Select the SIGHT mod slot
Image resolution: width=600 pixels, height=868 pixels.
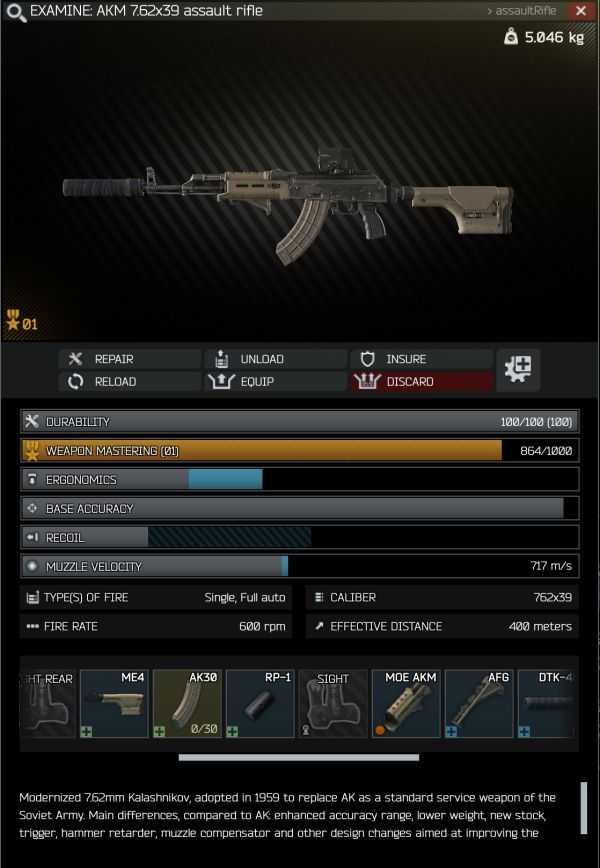pyautogui.click(x=333, y=704)
